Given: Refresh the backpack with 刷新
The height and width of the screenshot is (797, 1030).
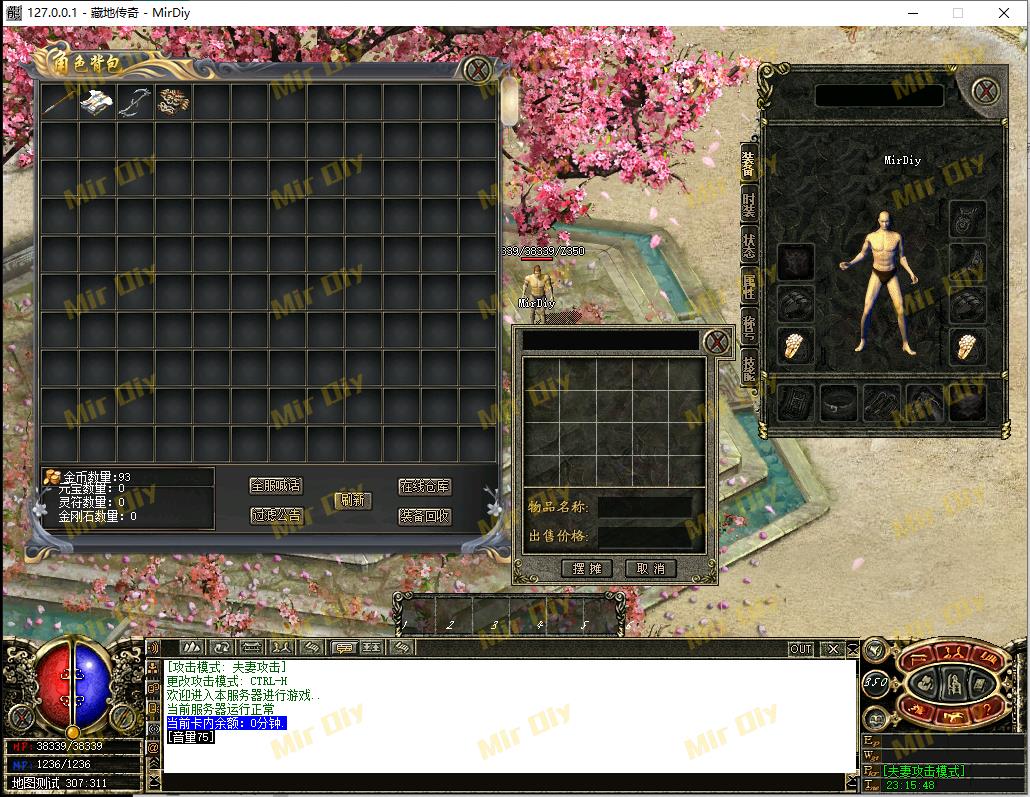Looking at the screenshot, I should (x=353, y=500).
